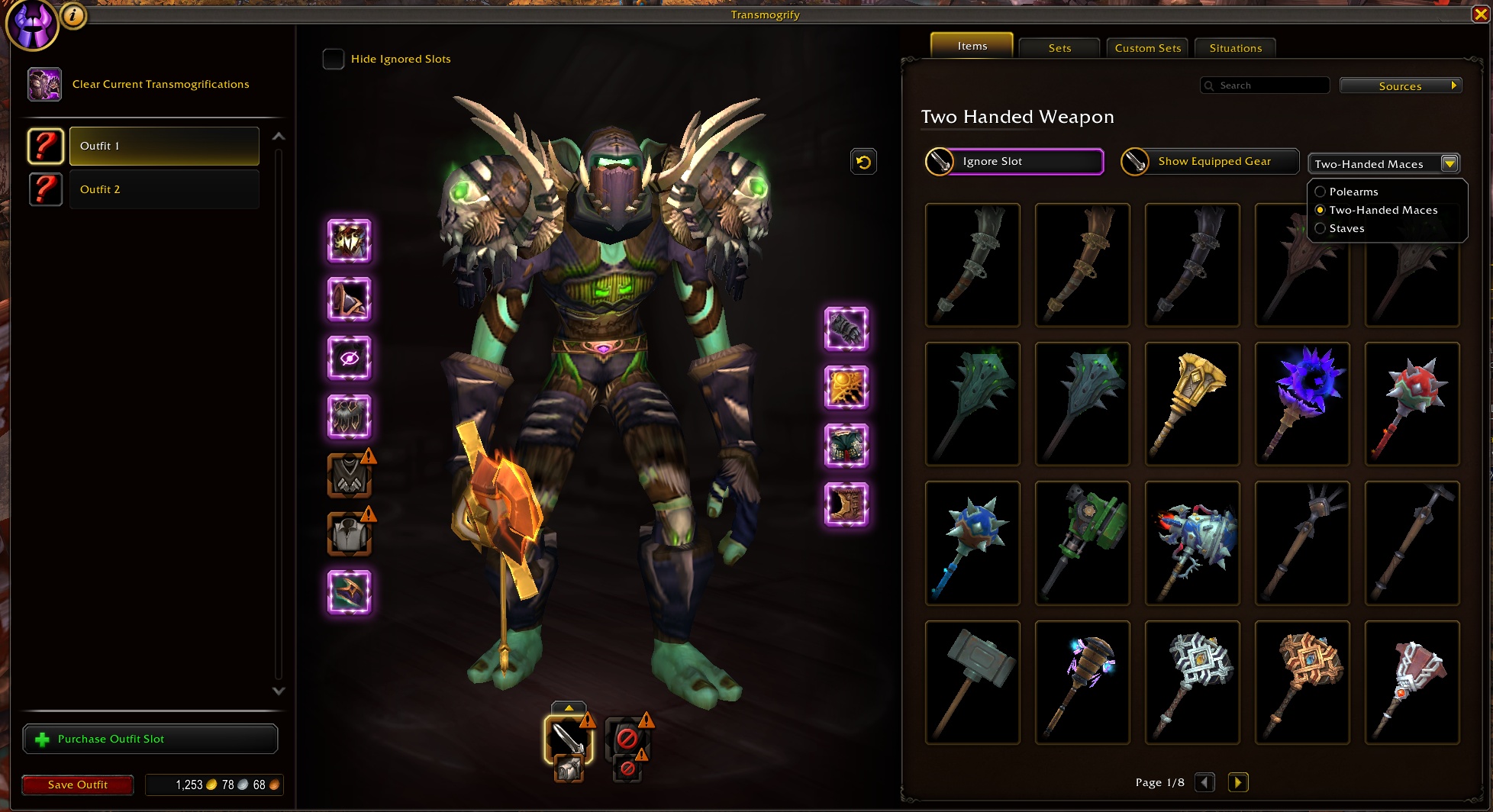
Task: Choose the Staves radio option
Action: pos(1321,228)
